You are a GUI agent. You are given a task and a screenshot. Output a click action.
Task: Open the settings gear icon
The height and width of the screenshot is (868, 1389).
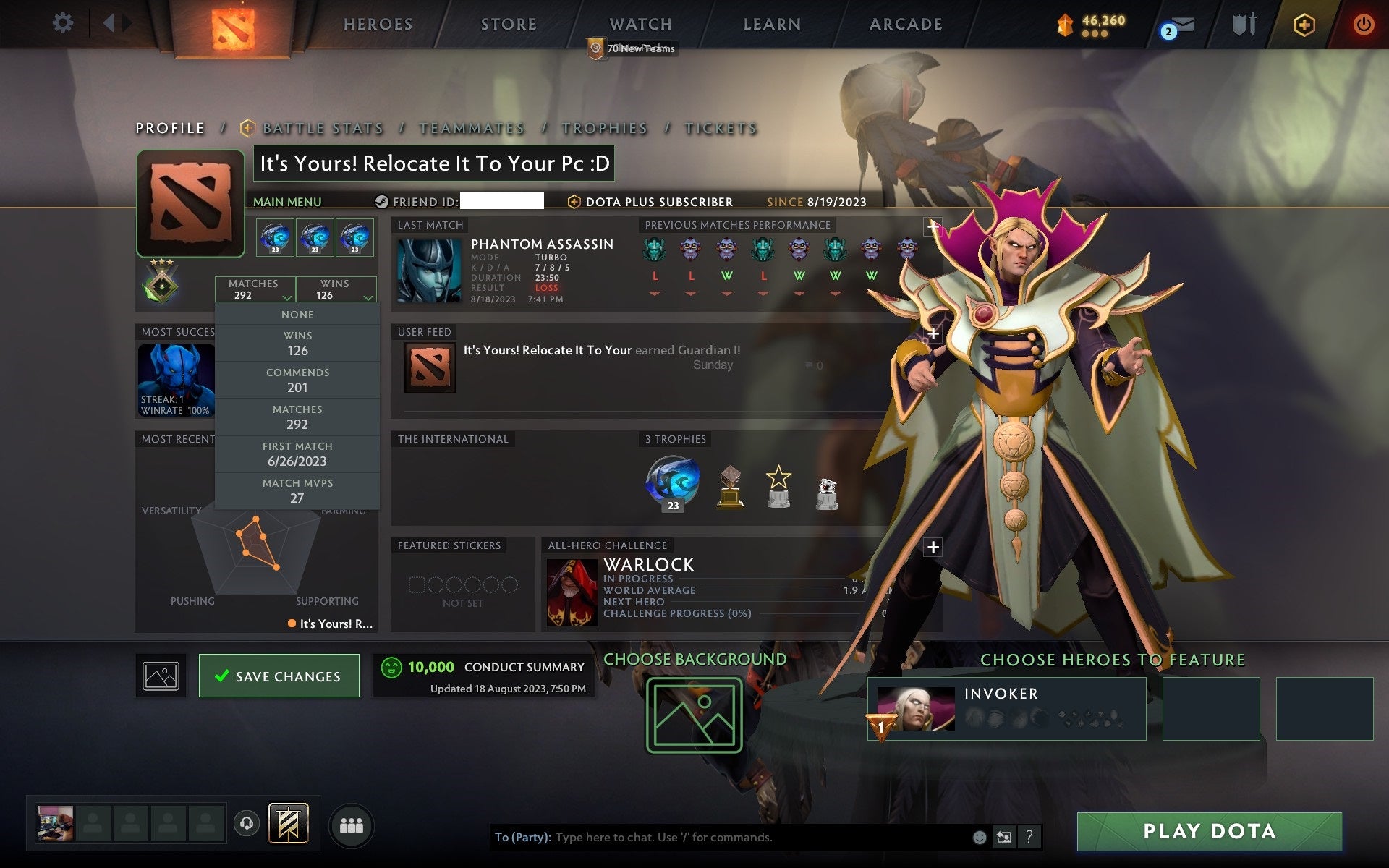coord(63,23)
